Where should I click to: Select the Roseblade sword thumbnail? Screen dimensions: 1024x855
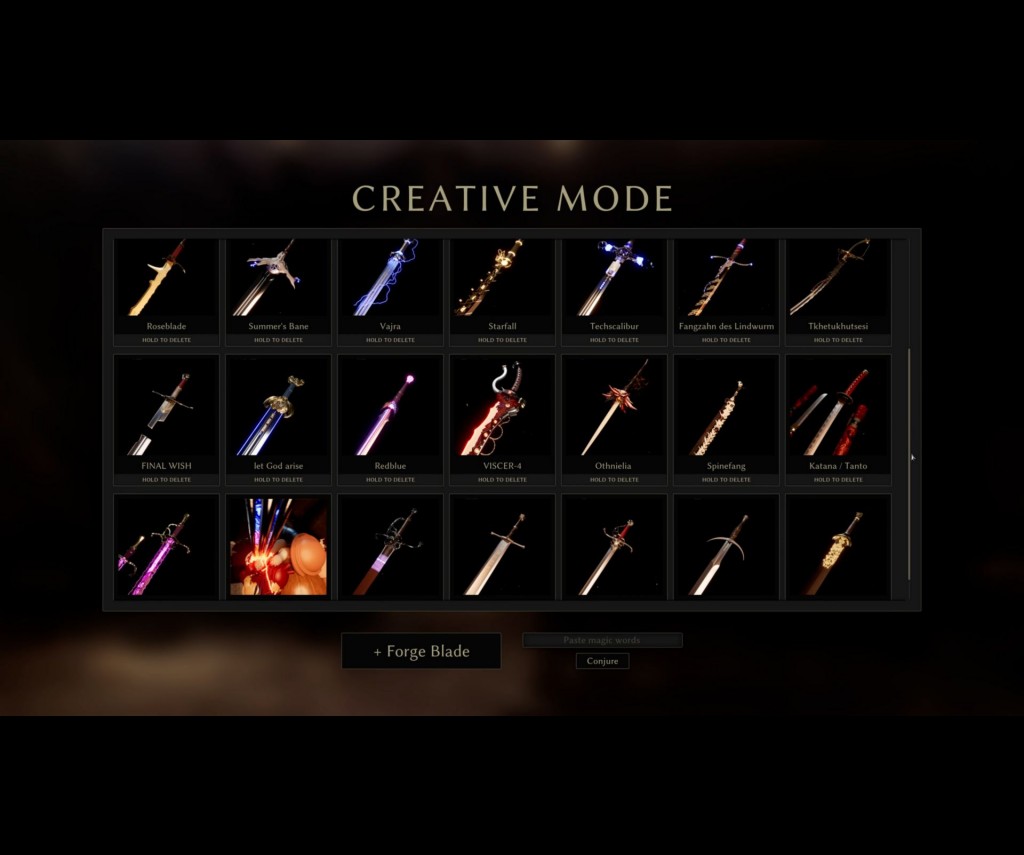click(x=166, y=279)
